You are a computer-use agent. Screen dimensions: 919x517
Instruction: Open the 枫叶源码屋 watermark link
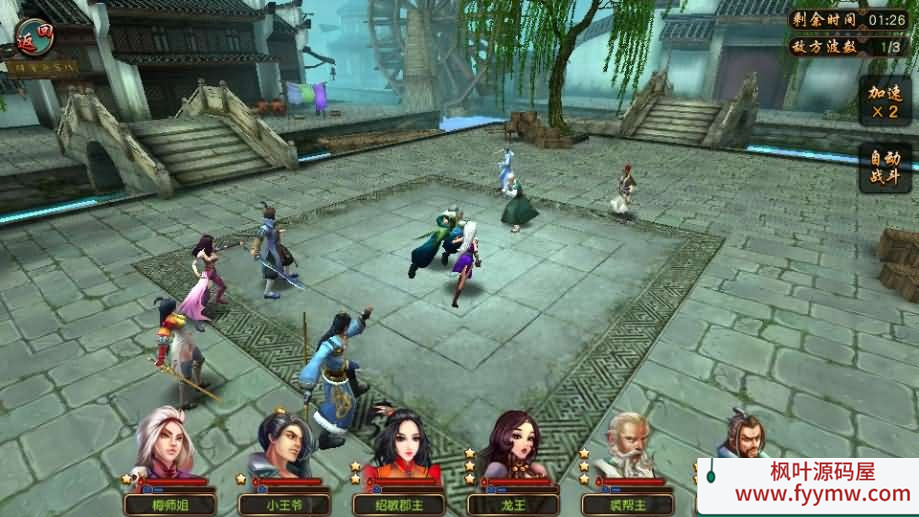(806, 484)
